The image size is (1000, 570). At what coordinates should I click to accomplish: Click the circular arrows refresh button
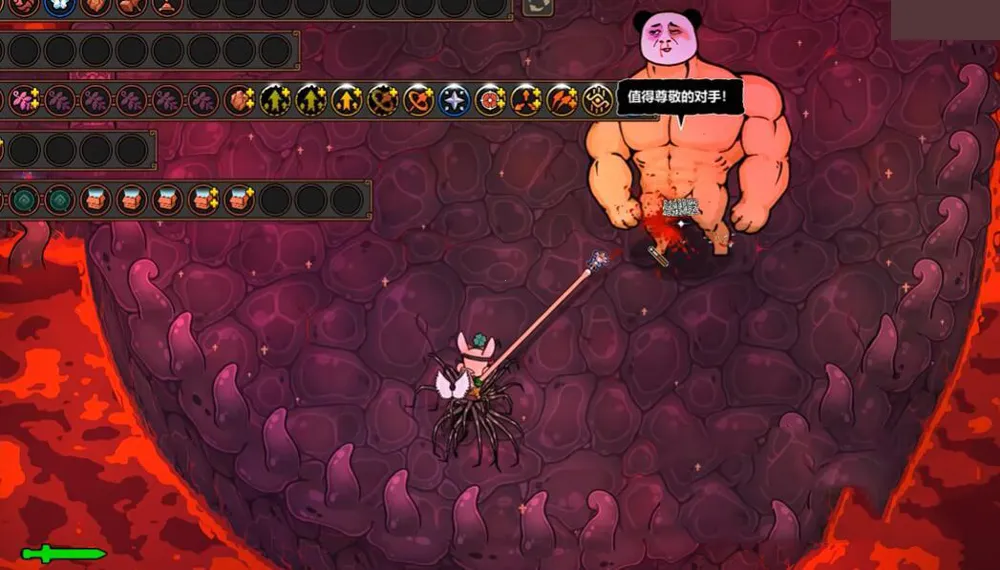coord(539,6)
